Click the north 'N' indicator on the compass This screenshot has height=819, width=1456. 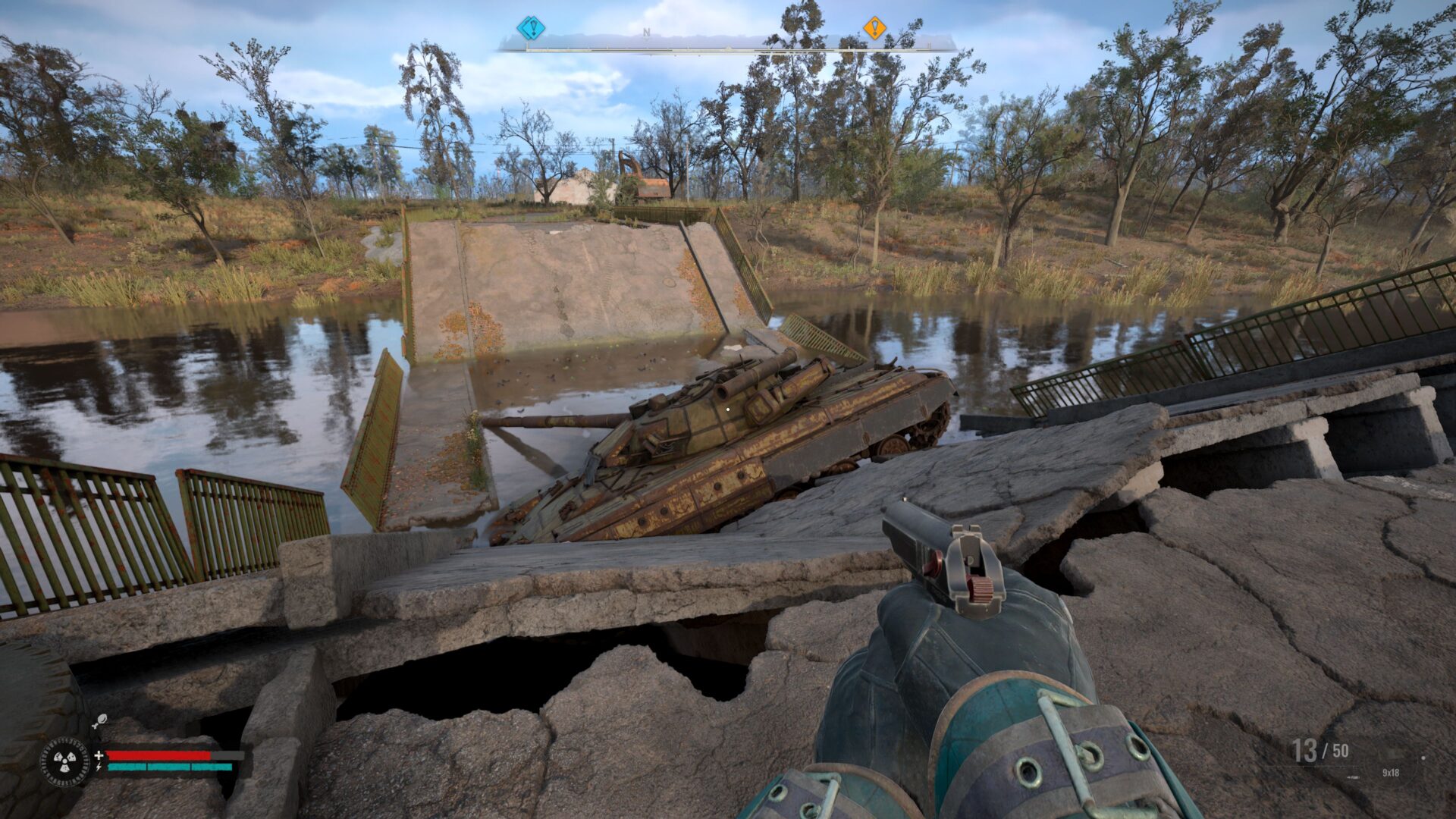coord(646,31)
